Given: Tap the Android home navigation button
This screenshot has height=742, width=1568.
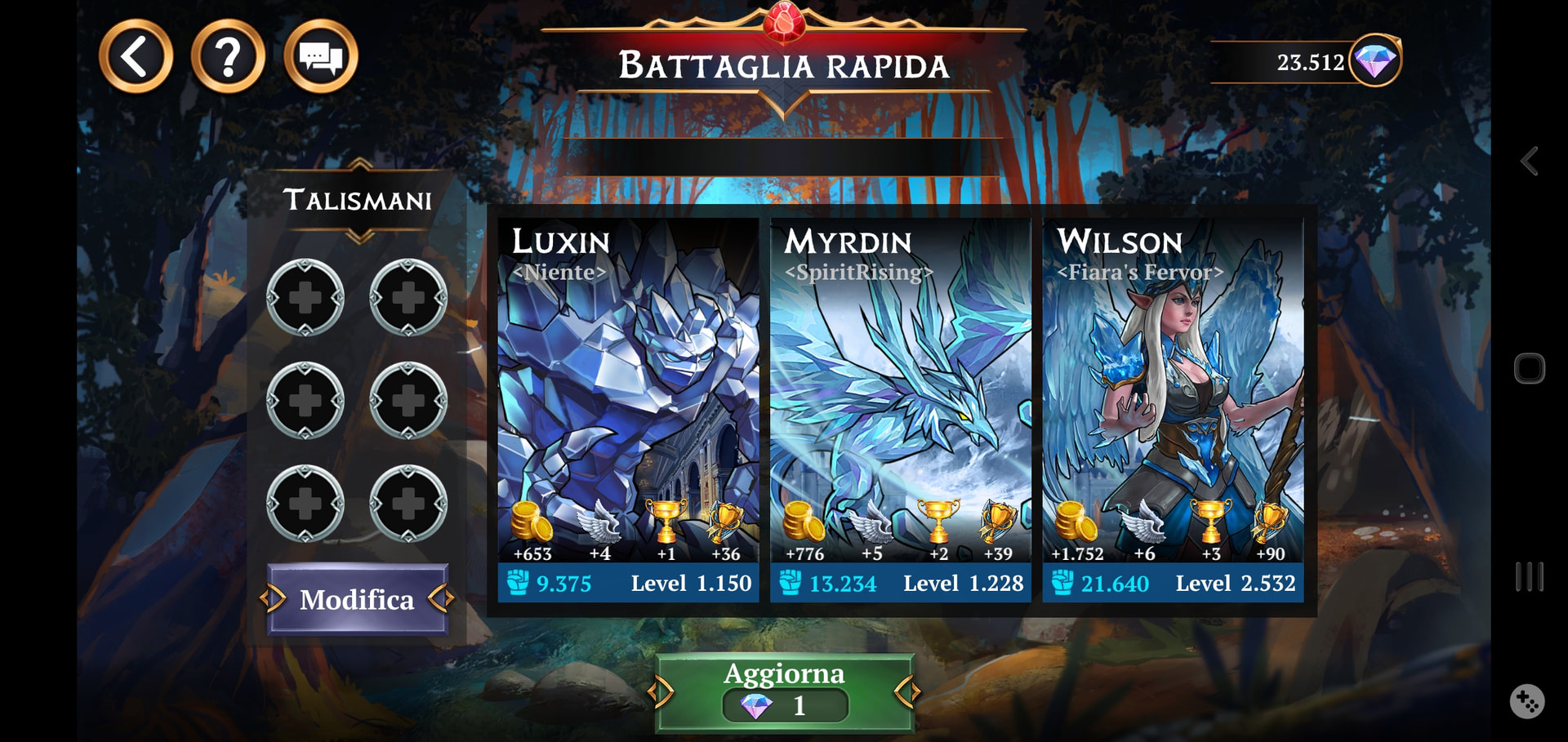Looking at the screenshot, I should (x=1530, y=369).
